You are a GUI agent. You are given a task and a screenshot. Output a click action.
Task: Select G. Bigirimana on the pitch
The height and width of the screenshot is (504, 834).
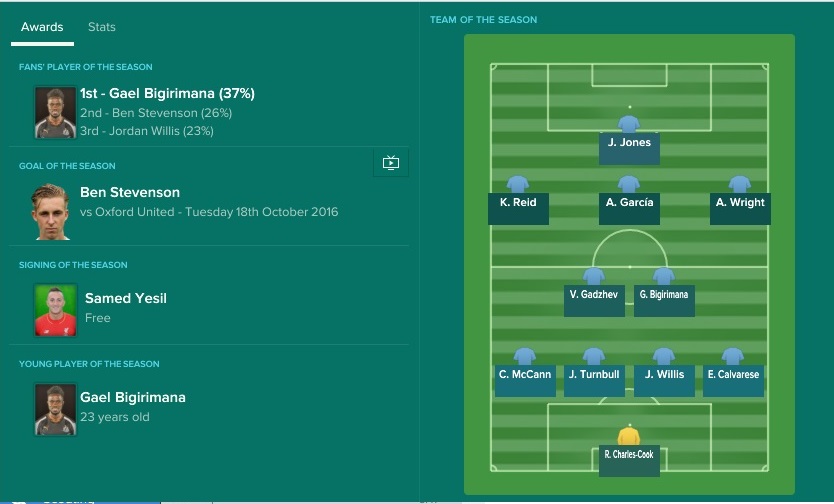click(664, 295)
